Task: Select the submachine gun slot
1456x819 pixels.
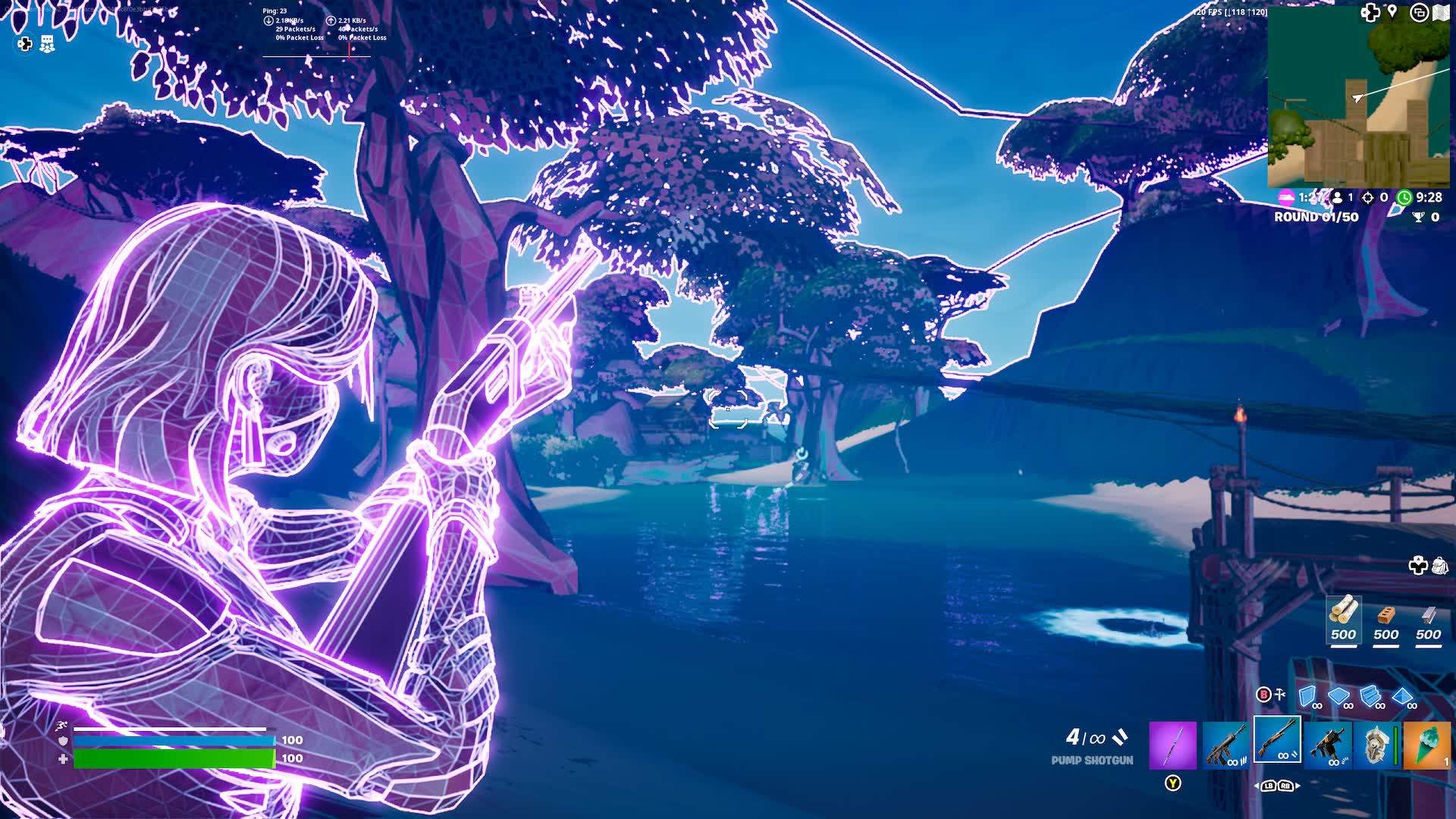Action: pos(1327,744)
